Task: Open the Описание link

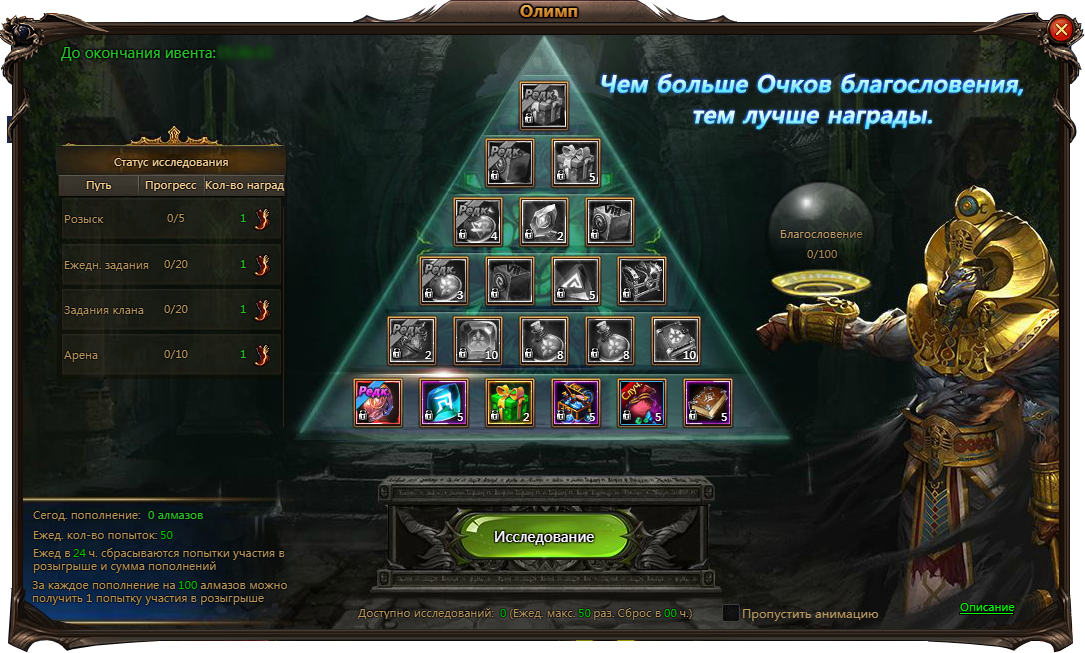Action: [987, 607]
